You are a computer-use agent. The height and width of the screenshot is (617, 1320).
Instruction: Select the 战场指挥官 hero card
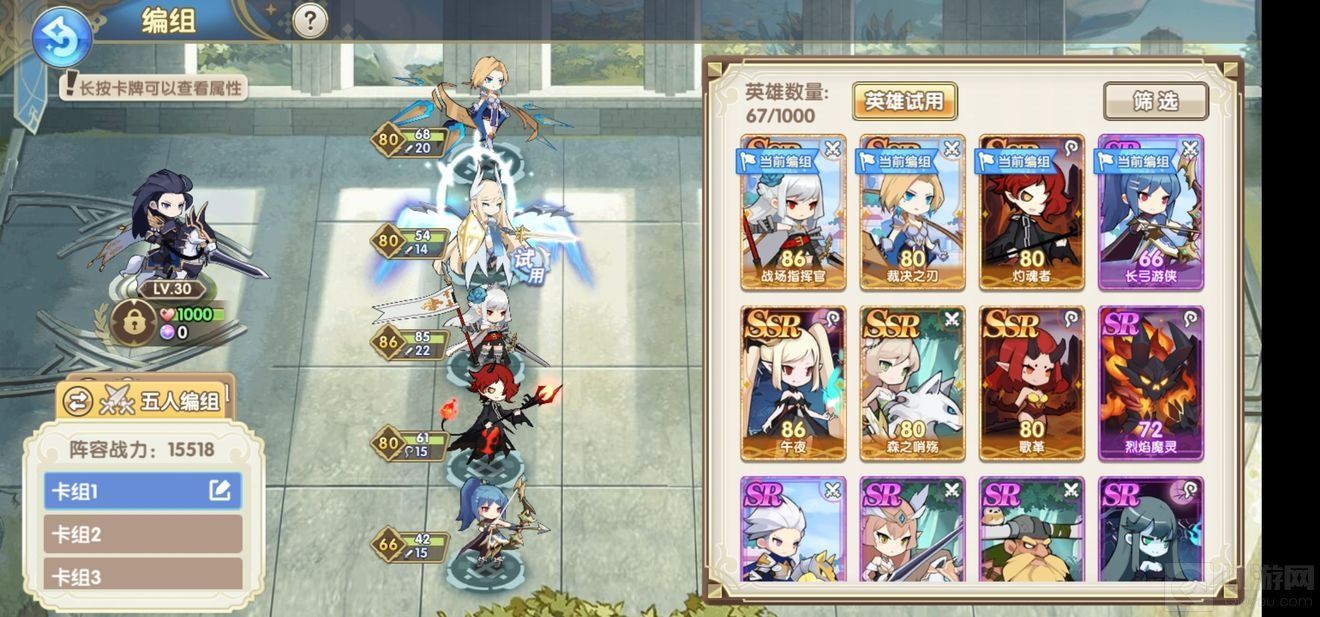coord(793,213)
